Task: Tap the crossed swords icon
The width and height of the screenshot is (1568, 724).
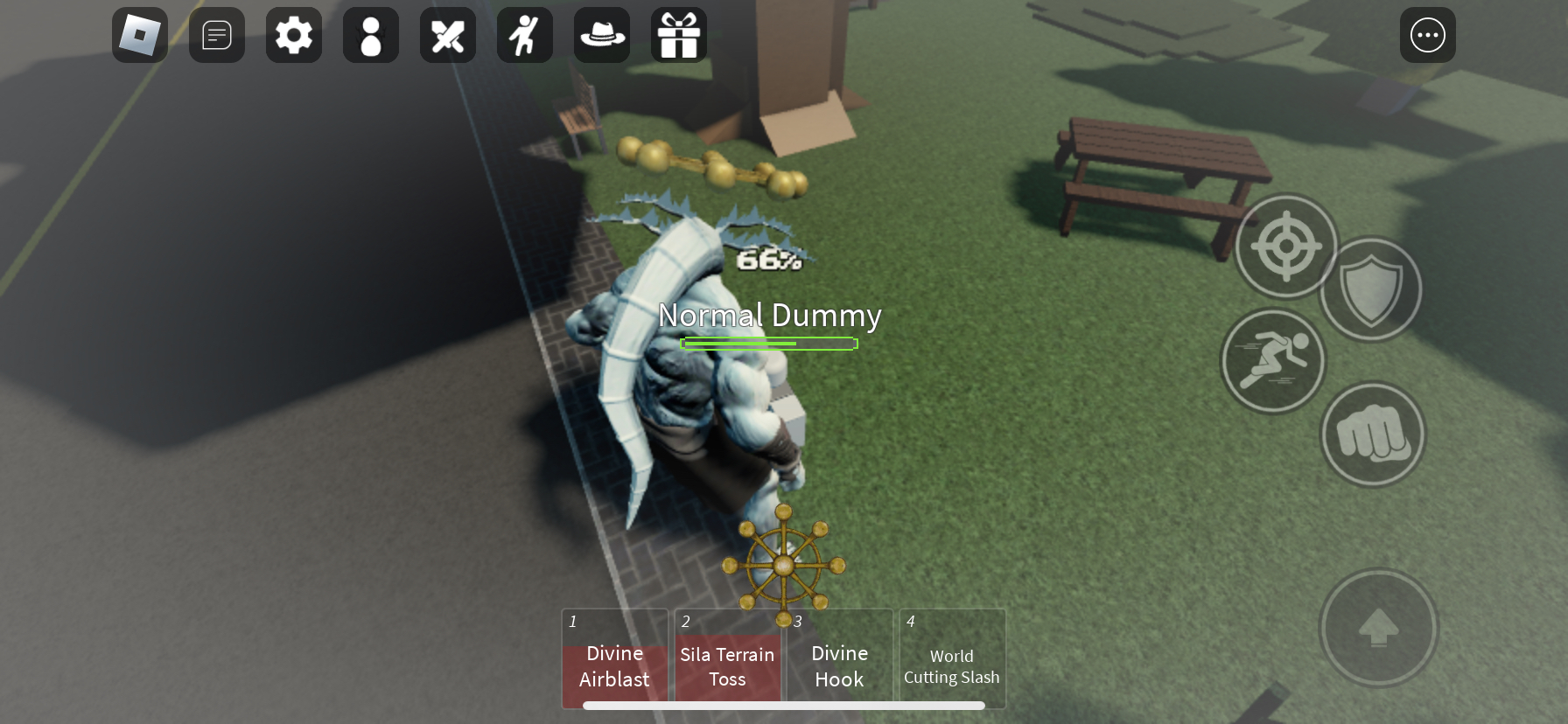Action: click(448, 36)
